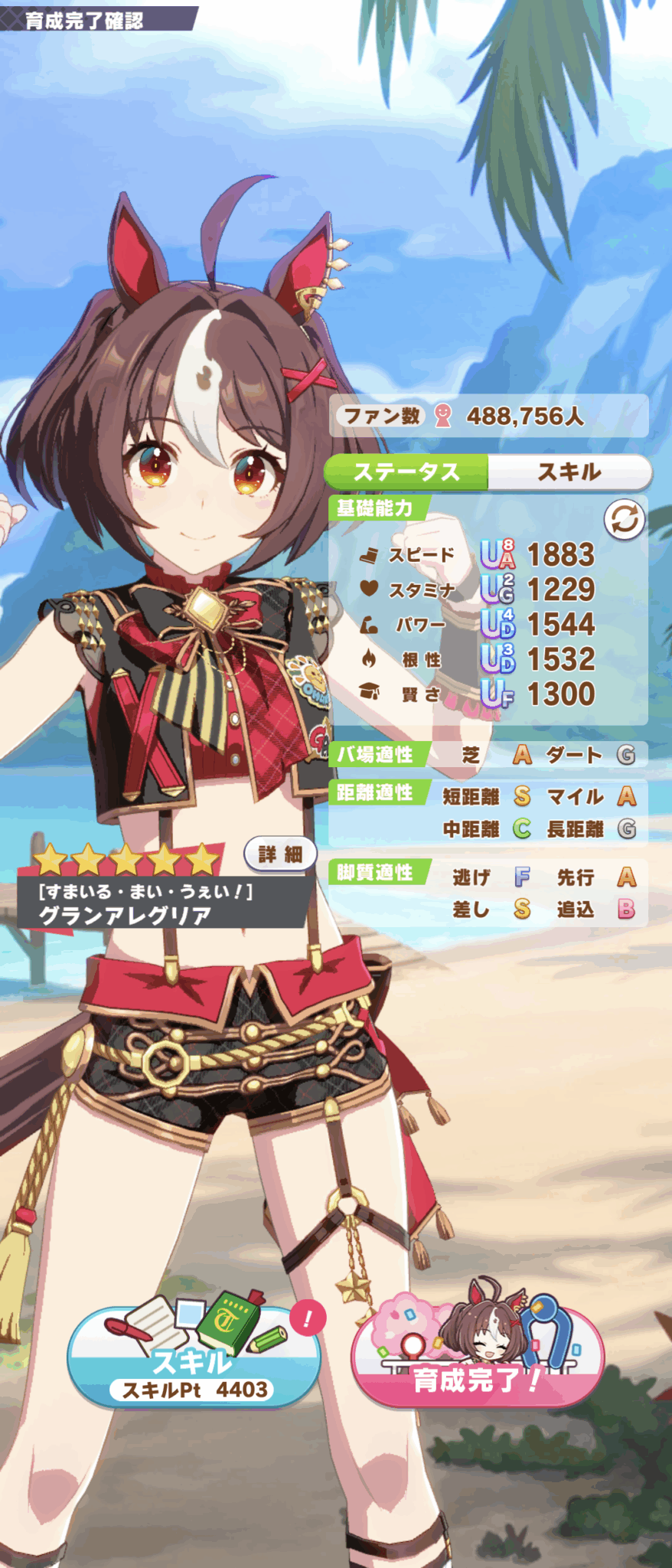The width and height of the screenshot is (672, 1568).
Task: Select the ステータス tab
Action: pyautogui.click(x=406, y=472)
